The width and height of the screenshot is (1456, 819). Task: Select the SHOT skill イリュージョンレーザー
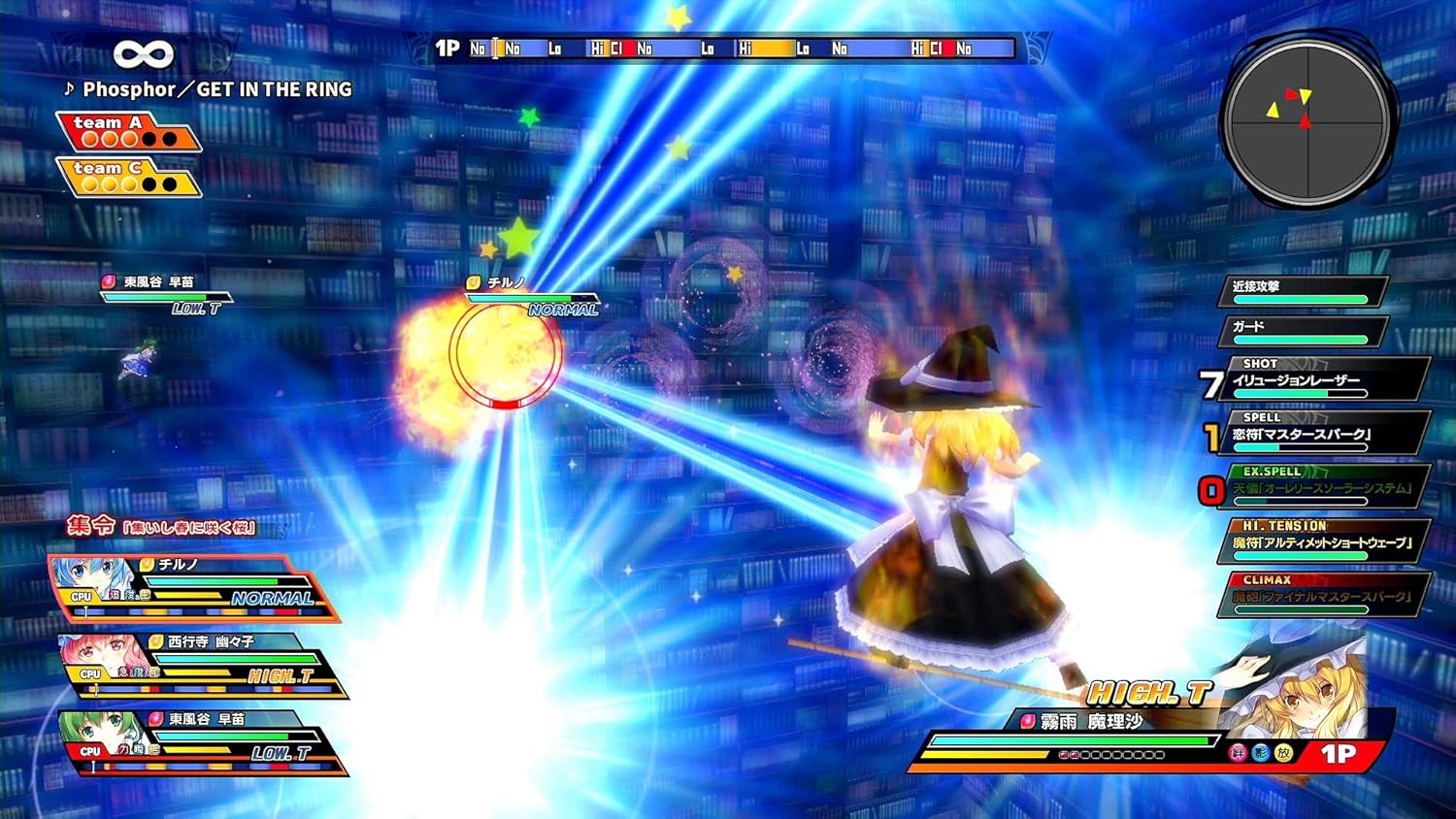click(x=1315, y=380)
